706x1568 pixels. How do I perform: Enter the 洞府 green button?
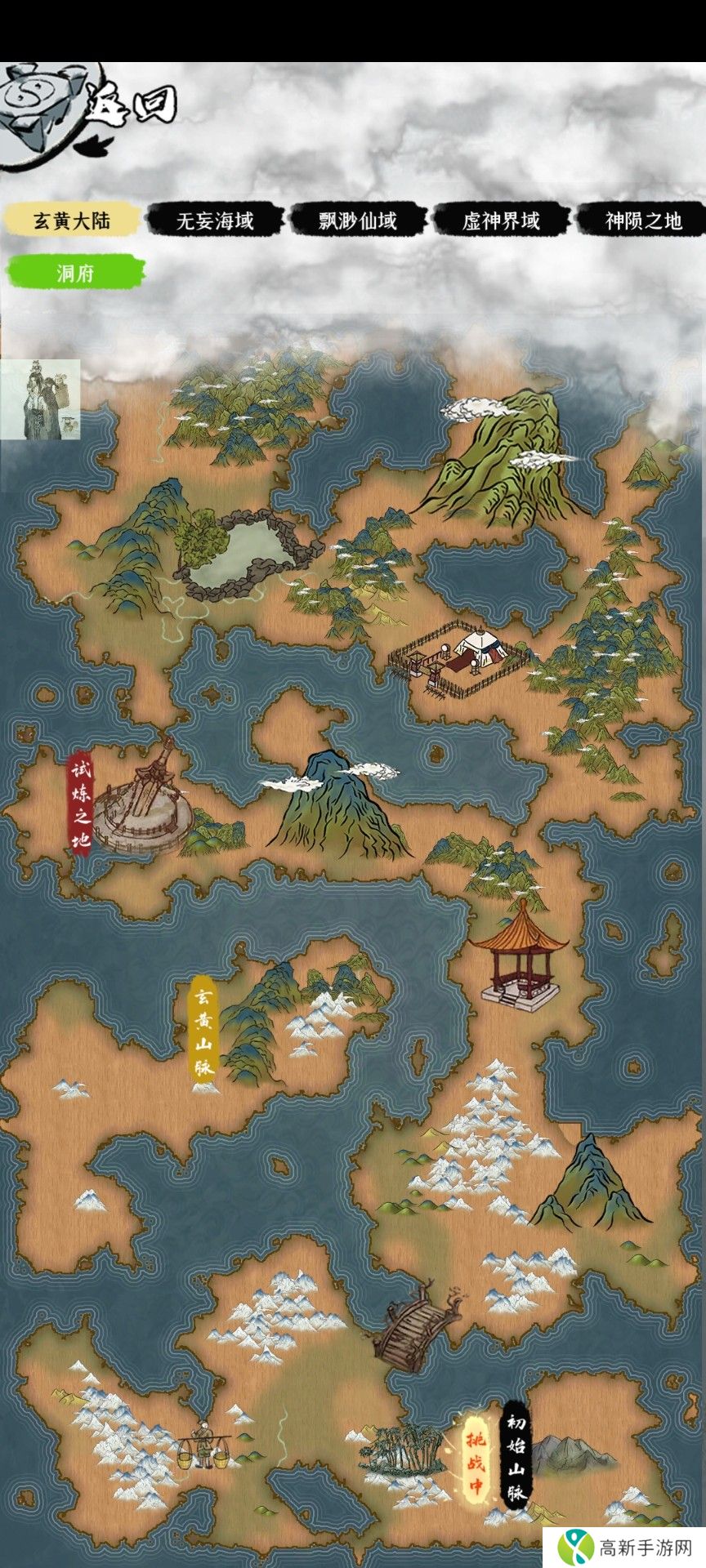click(75, 273)
